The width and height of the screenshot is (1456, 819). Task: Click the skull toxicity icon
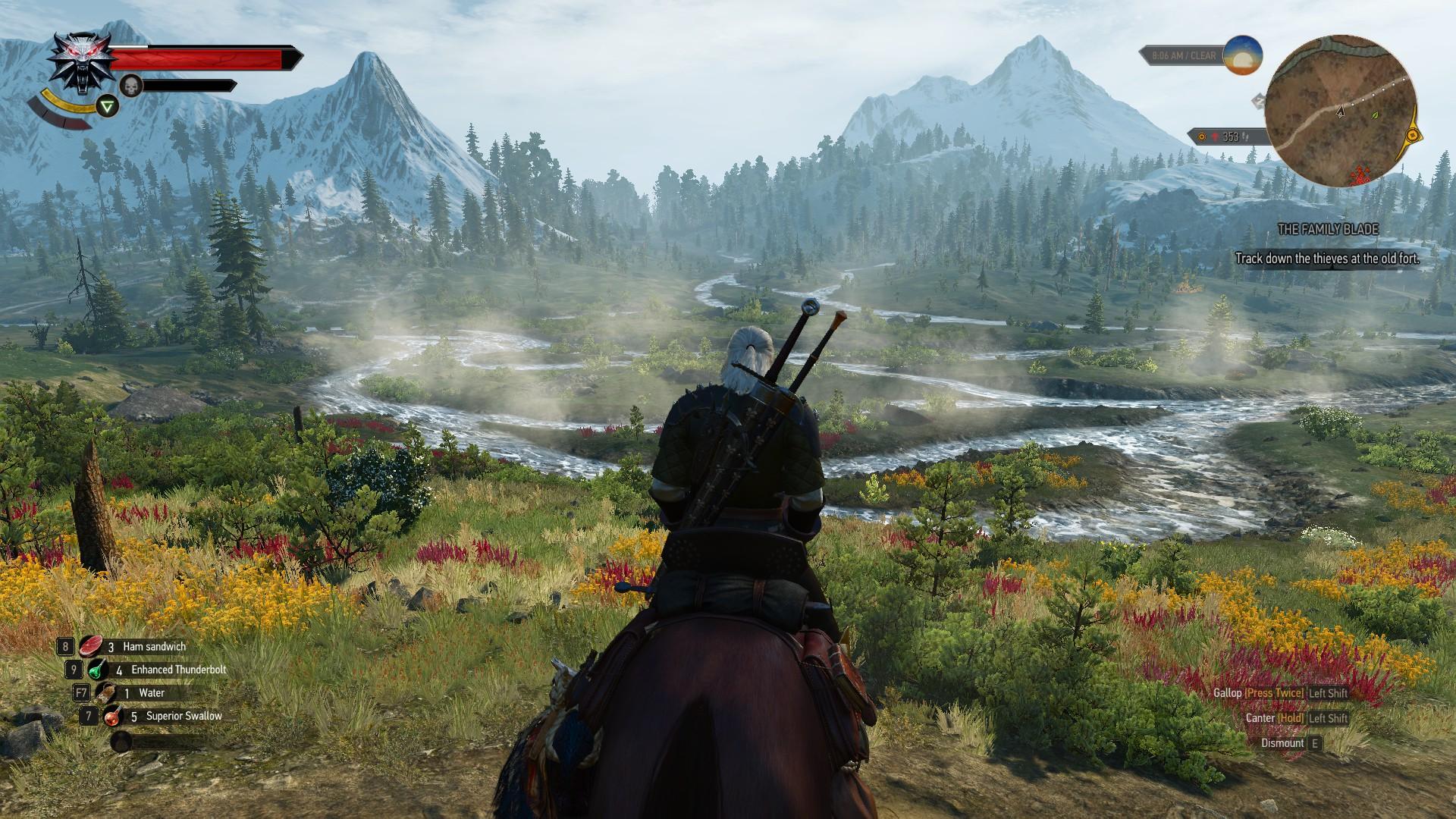click(x=131, y=86)
